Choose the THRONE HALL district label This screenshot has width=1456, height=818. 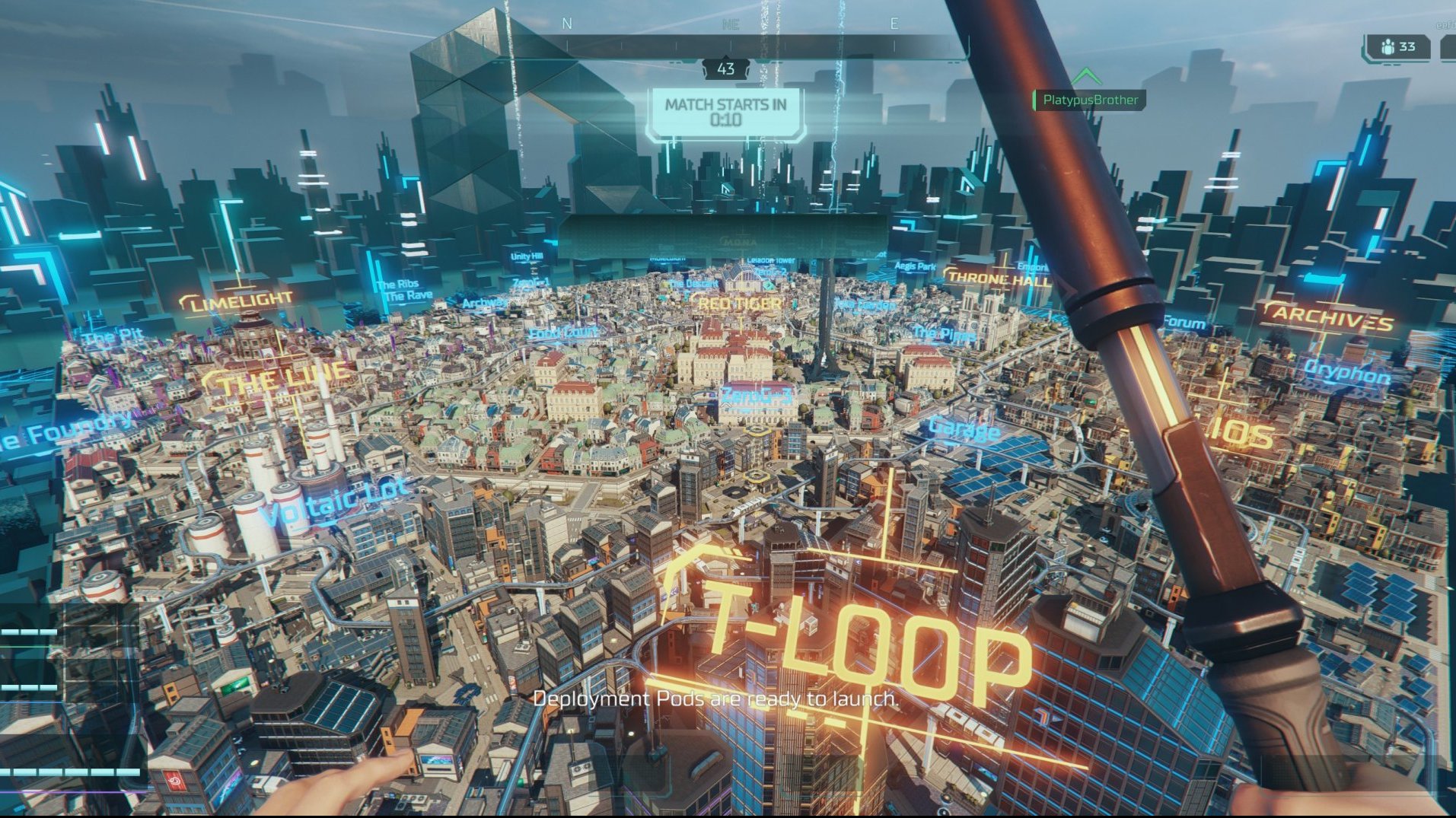(x=999, y=279)
